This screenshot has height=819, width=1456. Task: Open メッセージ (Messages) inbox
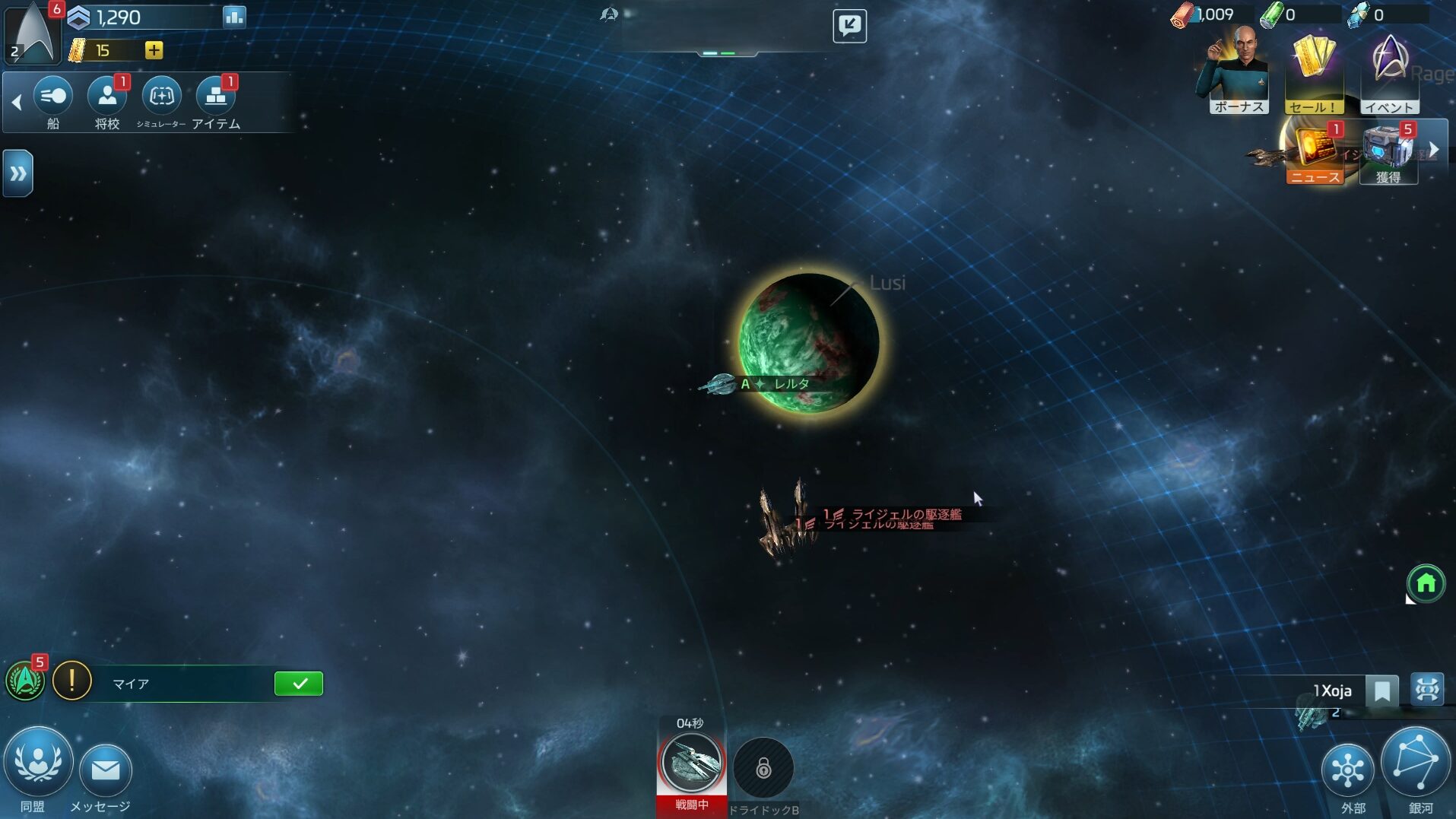click(105, 771)
